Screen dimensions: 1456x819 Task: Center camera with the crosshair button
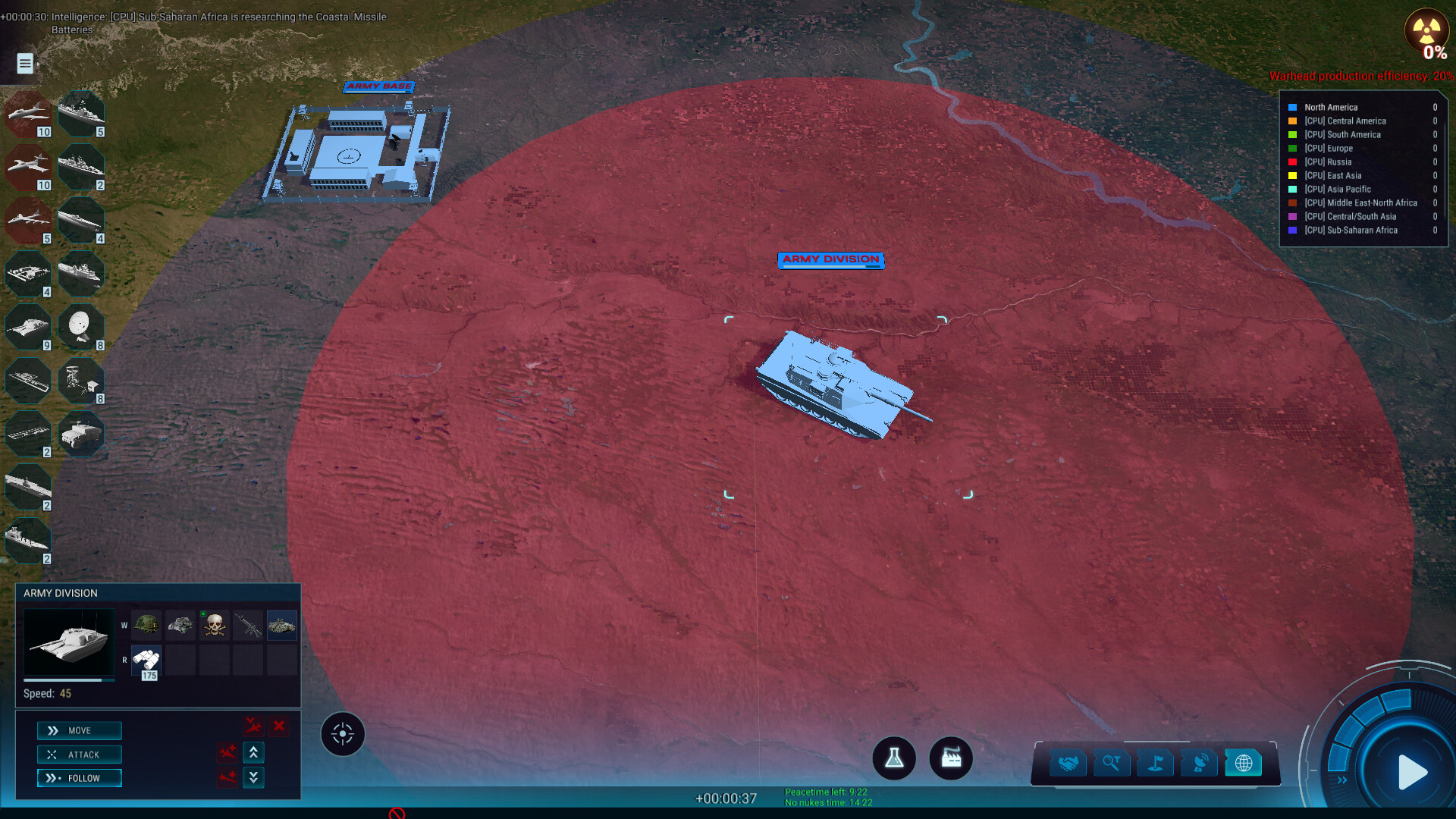coord(343,734)
